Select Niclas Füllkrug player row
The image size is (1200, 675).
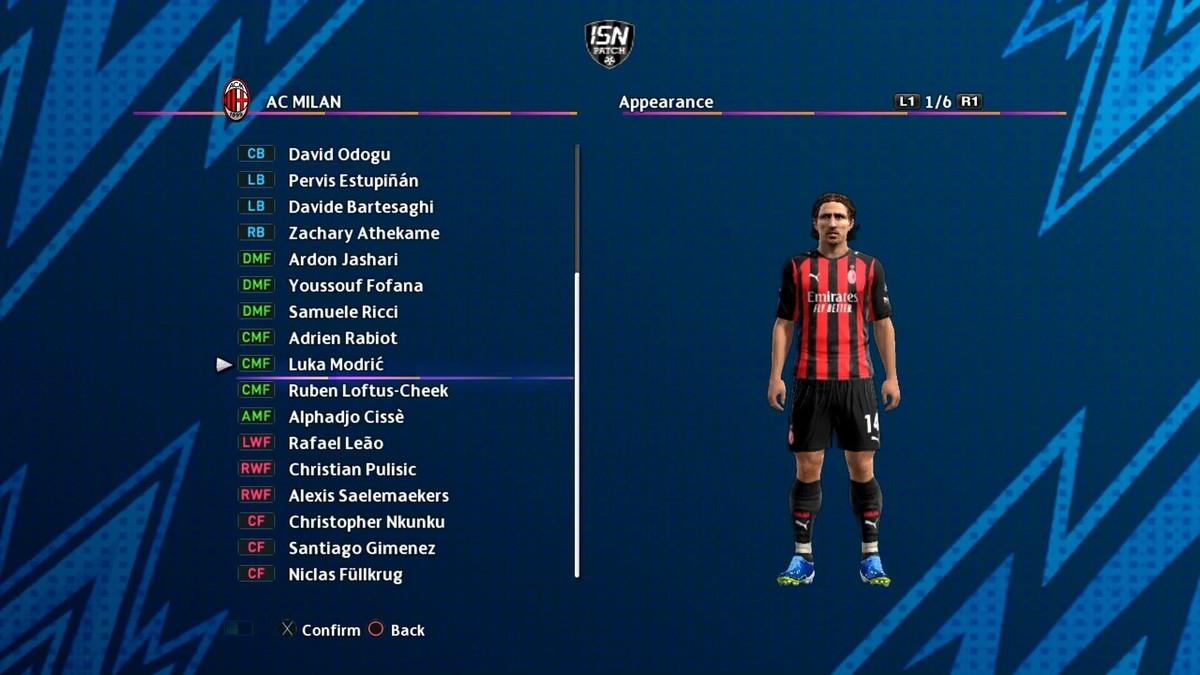(x=345, y=574)
